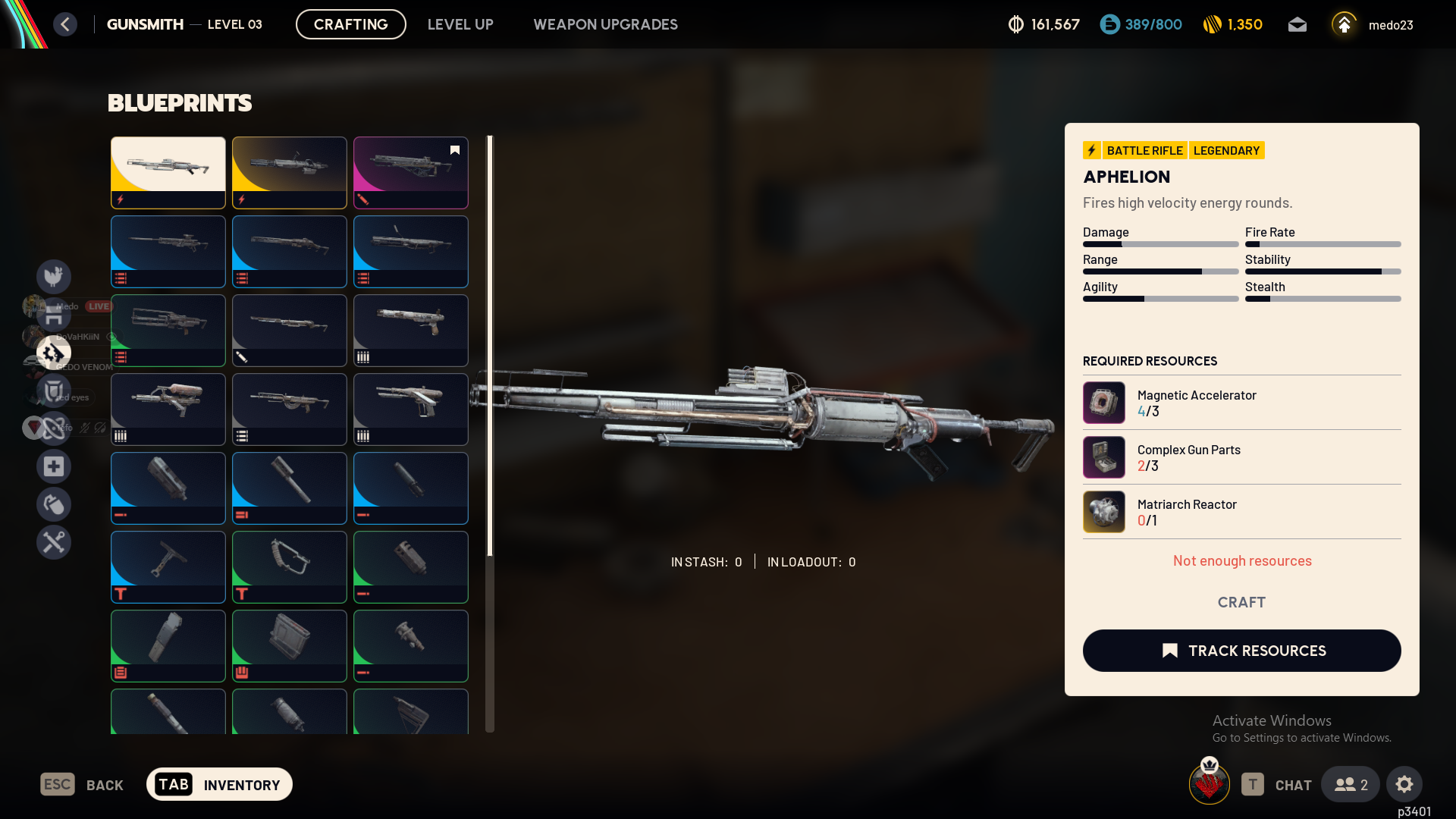The image size is (1456, 819).
Task: Open the crossed tools category icon
Action: pos(54,542)
